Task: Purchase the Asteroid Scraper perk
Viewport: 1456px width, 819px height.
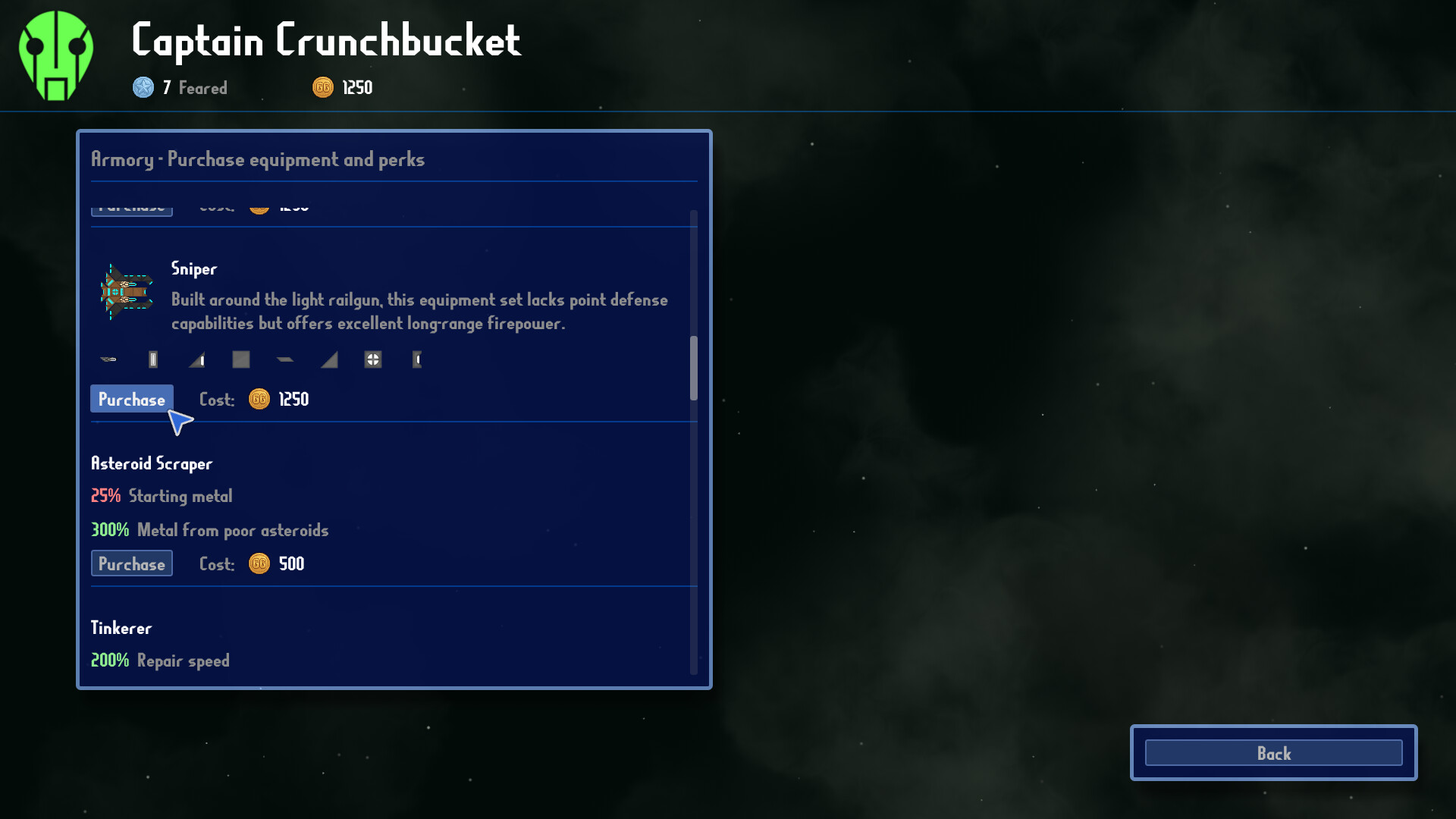Action: 131,563
